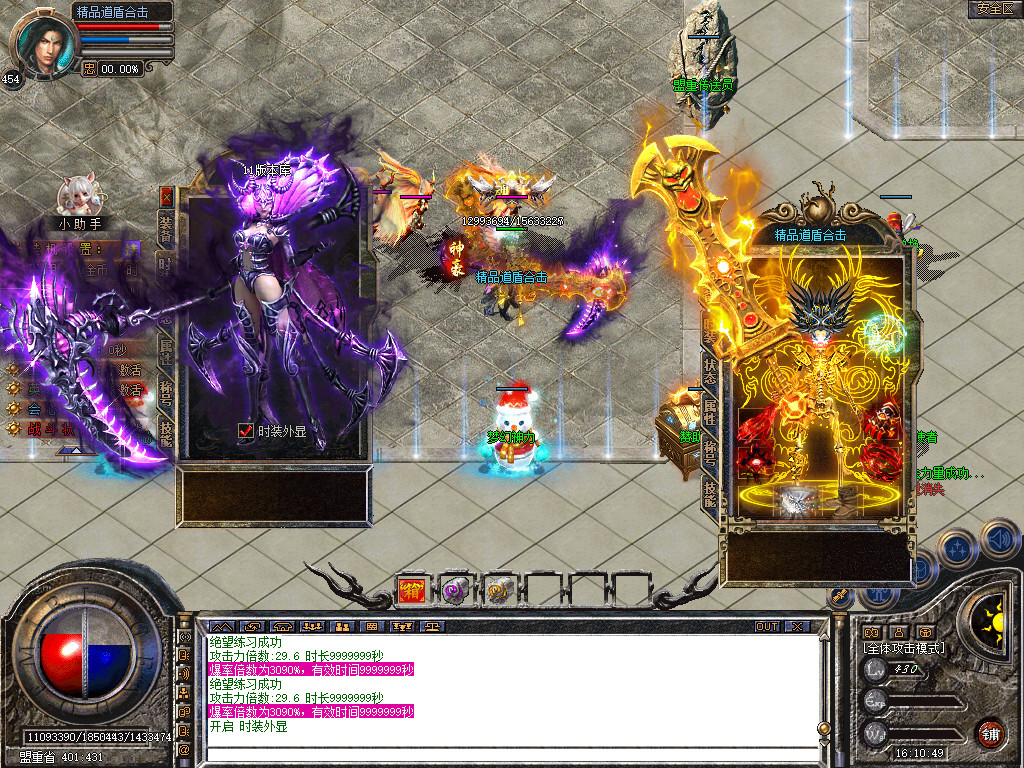Viewport: 1024px width, 768px height.
Task: Click the @ button beside the chat box
Action: point(184,749)
